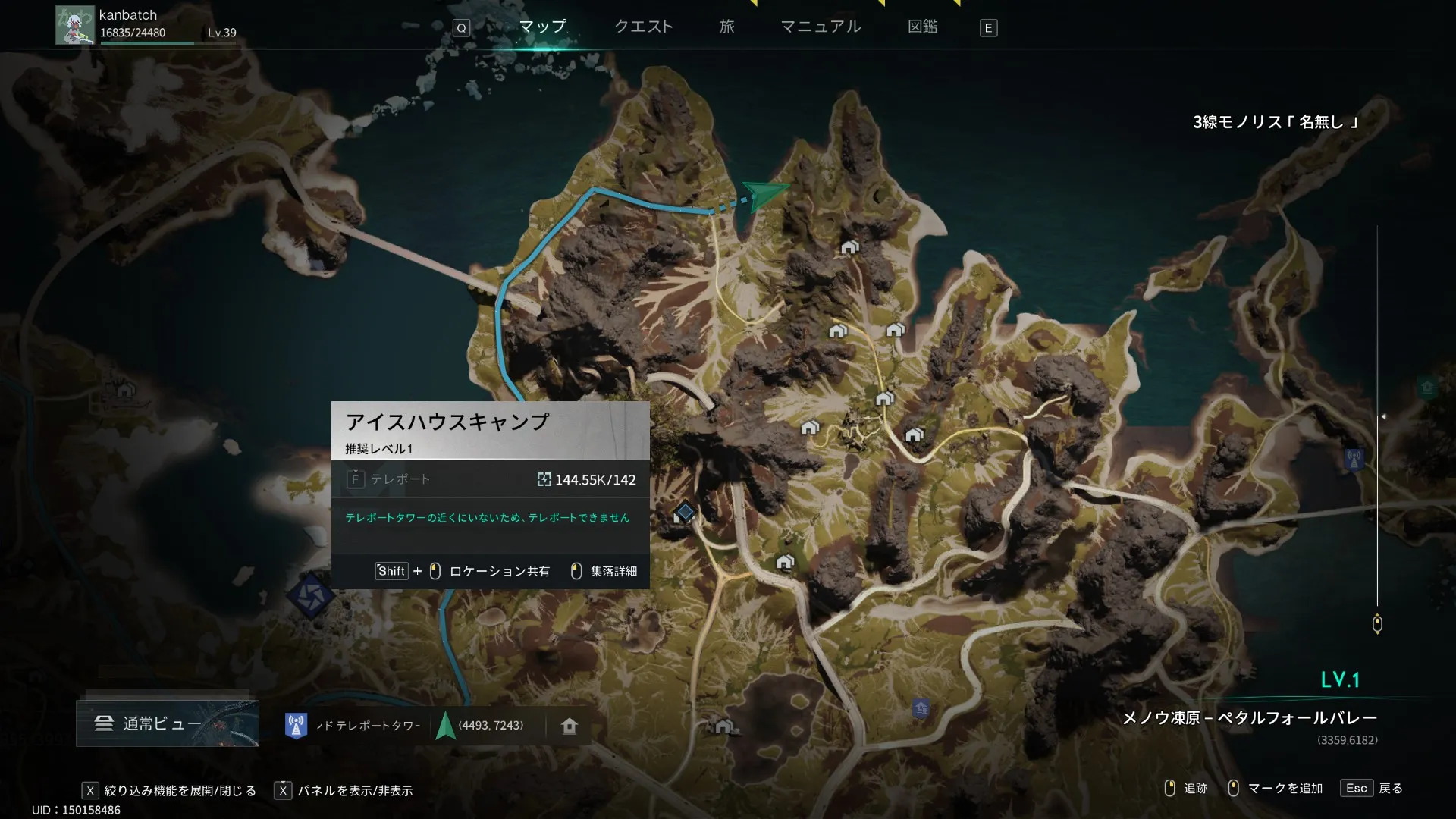
Task: Select the green arrow player marker on the map
Action: point(764,194)
